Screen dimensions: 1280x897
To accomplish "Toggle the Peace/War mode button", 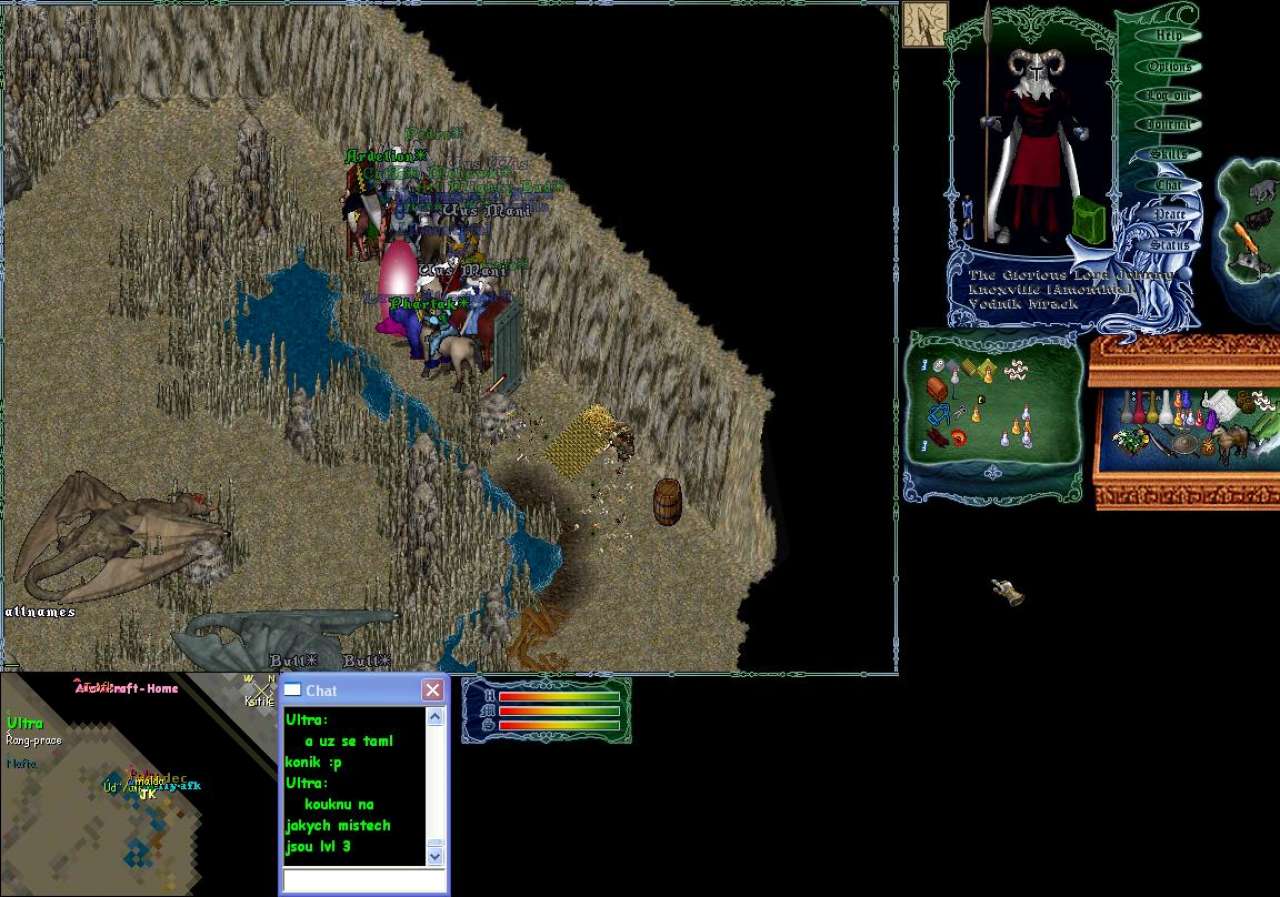I will coord(1169,215).
